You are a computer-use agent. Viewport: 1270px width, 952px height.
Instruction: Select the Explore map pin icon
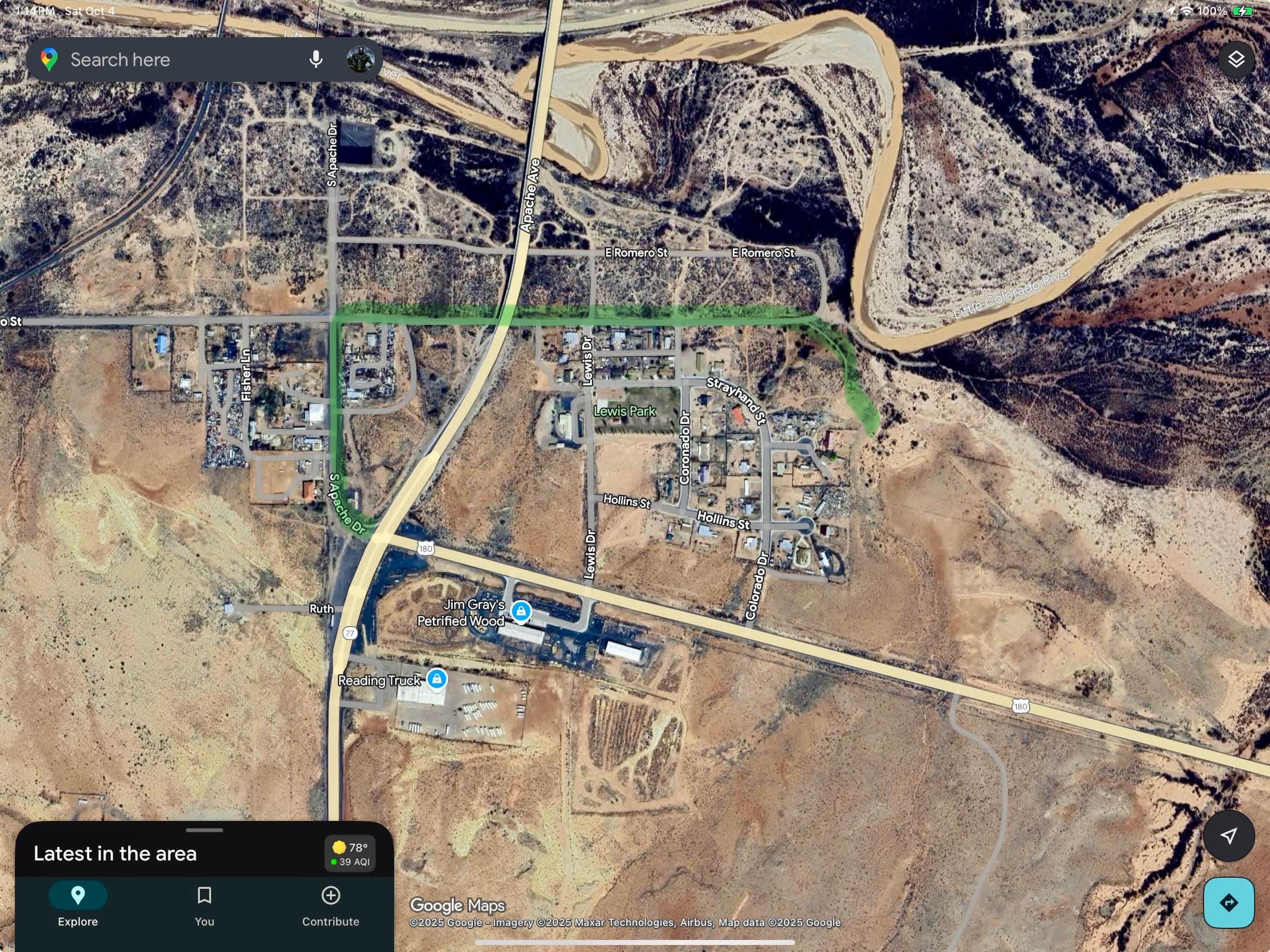[x=78, y=895]
